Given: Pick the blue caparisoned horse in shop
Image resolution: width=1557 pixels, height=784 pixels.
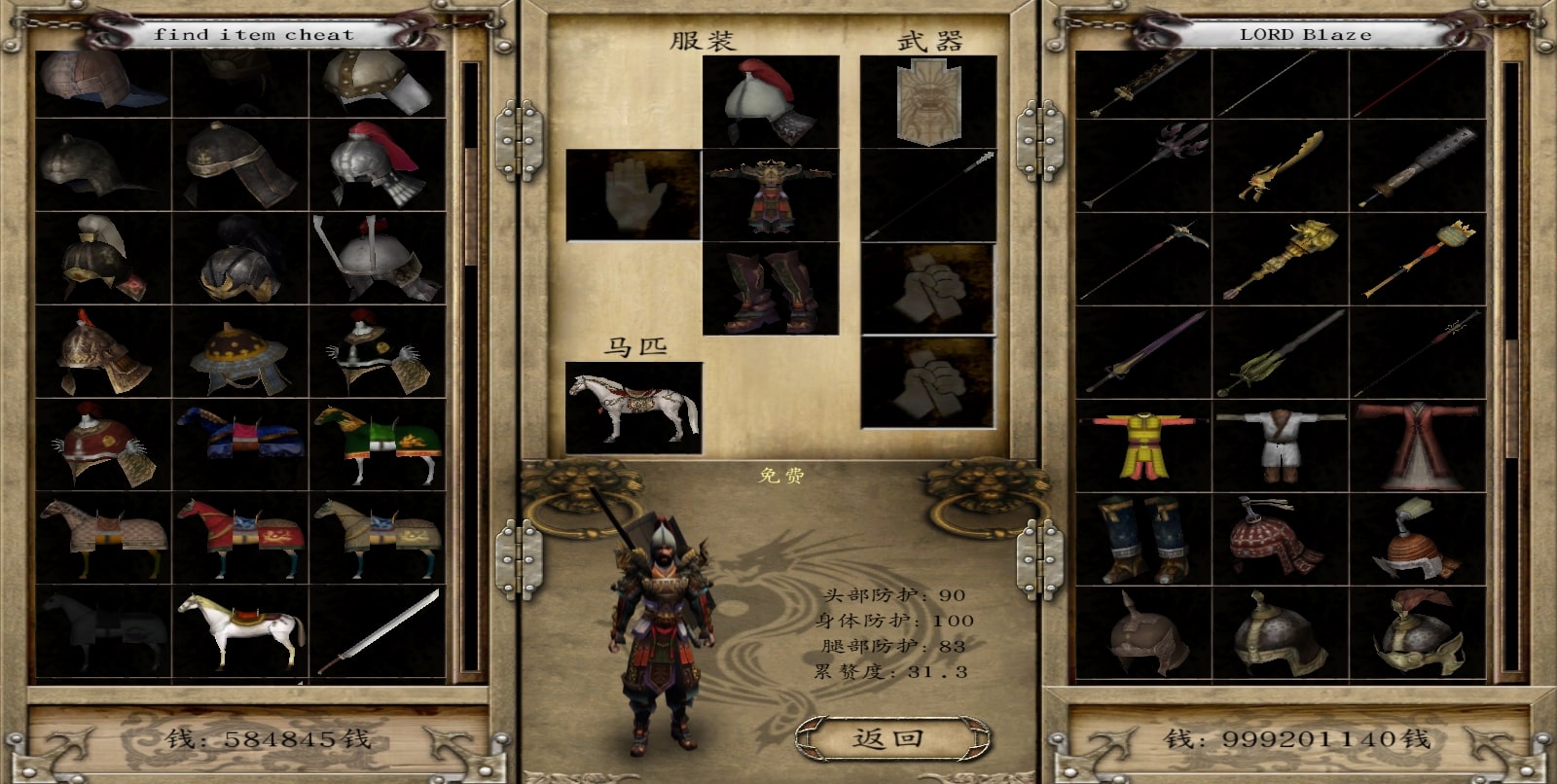Looking at the screenshot, I should pos(240,444).
